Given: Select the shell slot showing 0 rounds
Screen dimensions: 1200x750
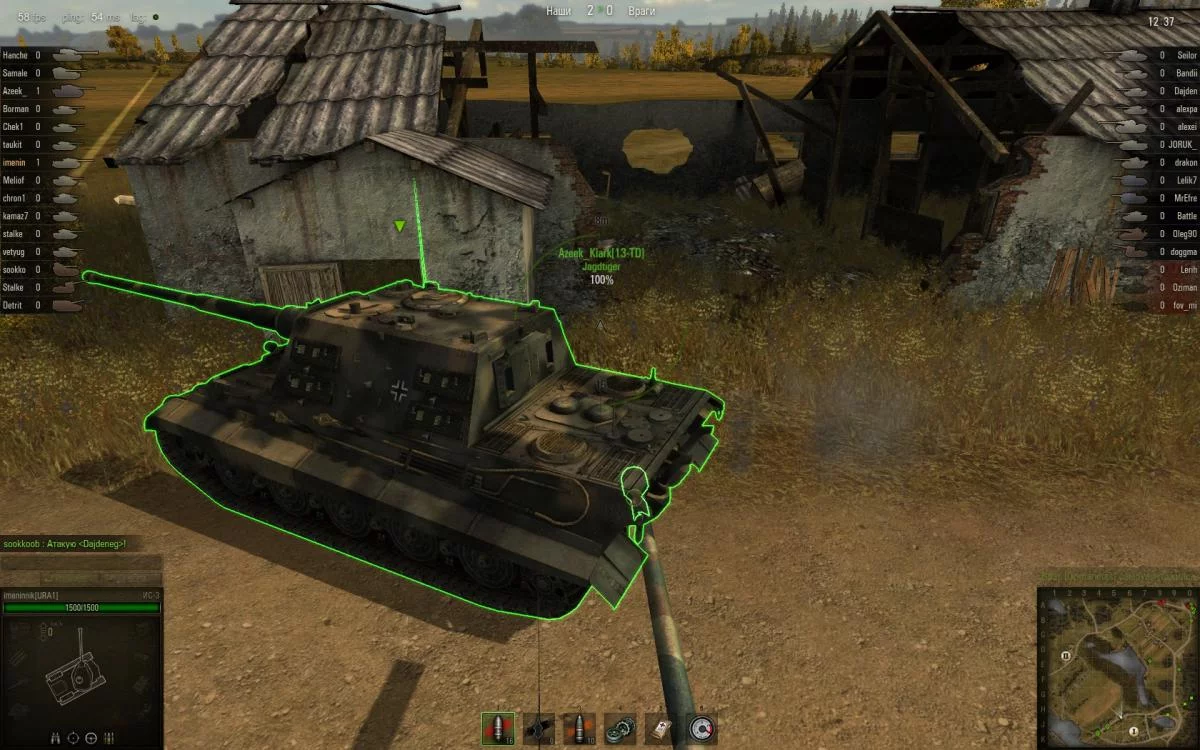Looking at the screenshot, I should 539,728.
